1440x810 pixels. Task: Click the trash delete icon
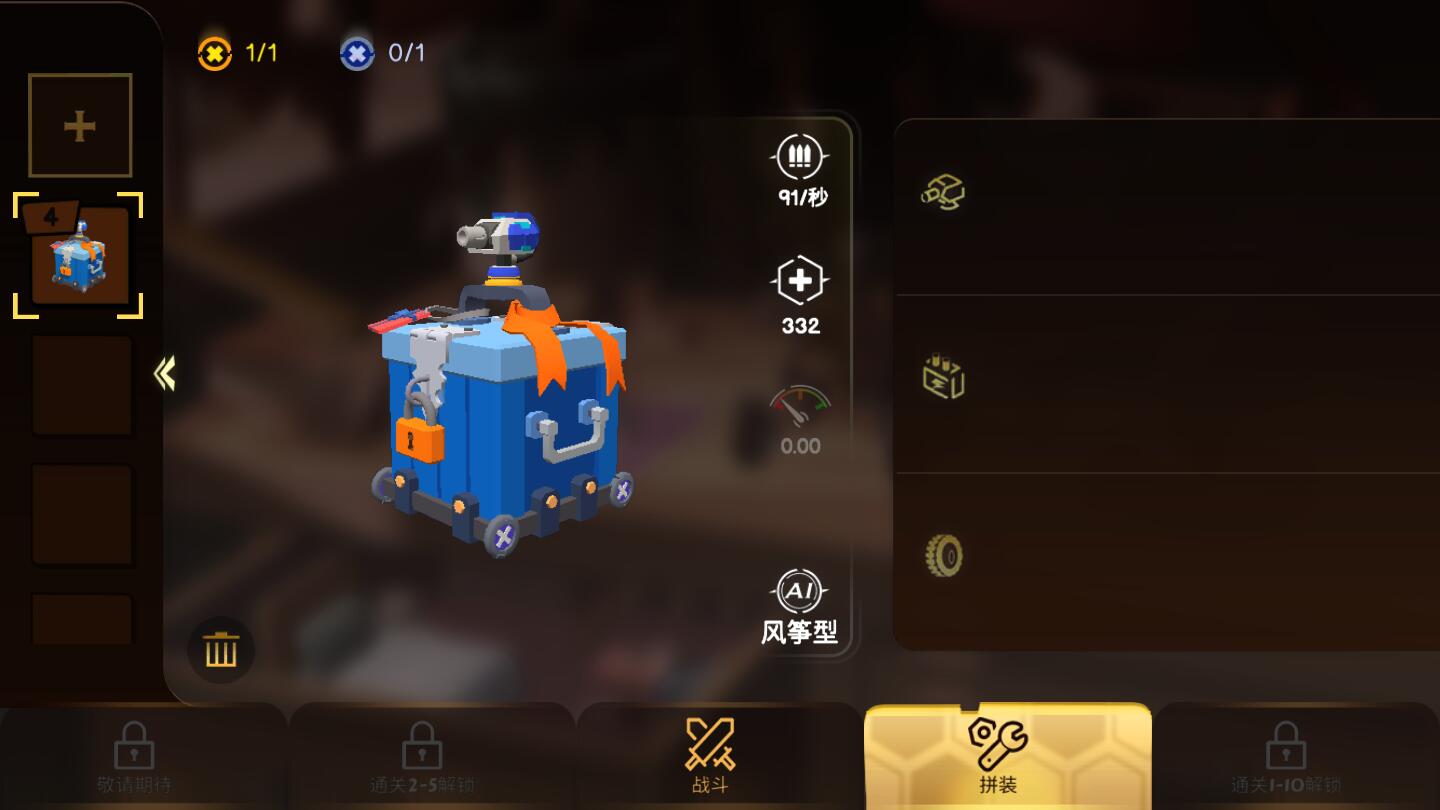(220, 649)
